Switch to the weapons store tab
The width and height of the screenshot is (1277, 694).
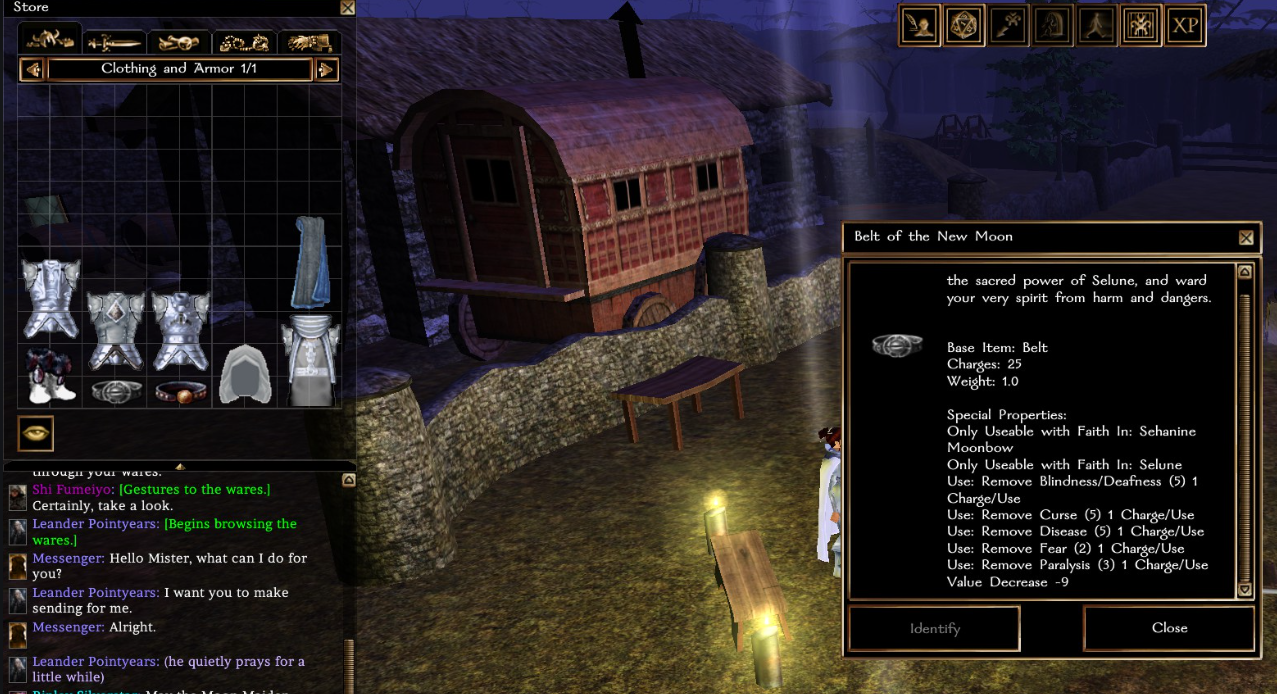pyautogui.click(x=114, y=42)
